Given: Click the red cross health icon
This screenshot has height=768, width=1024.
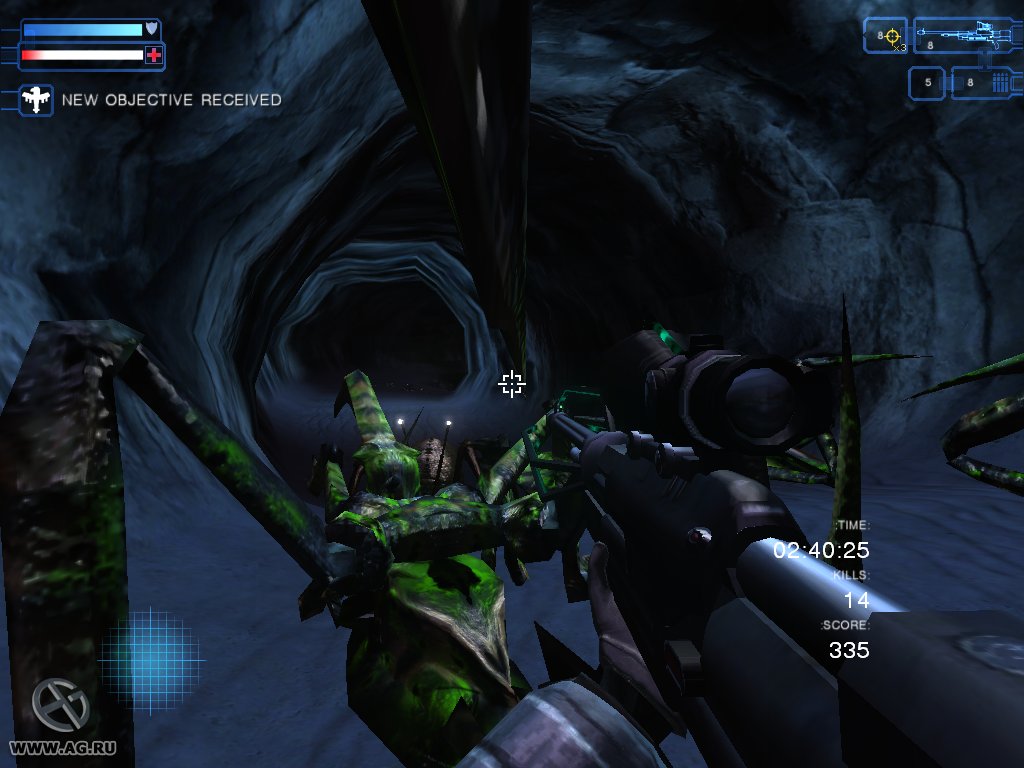Looking at the screenshot, I should click(153, 56).
